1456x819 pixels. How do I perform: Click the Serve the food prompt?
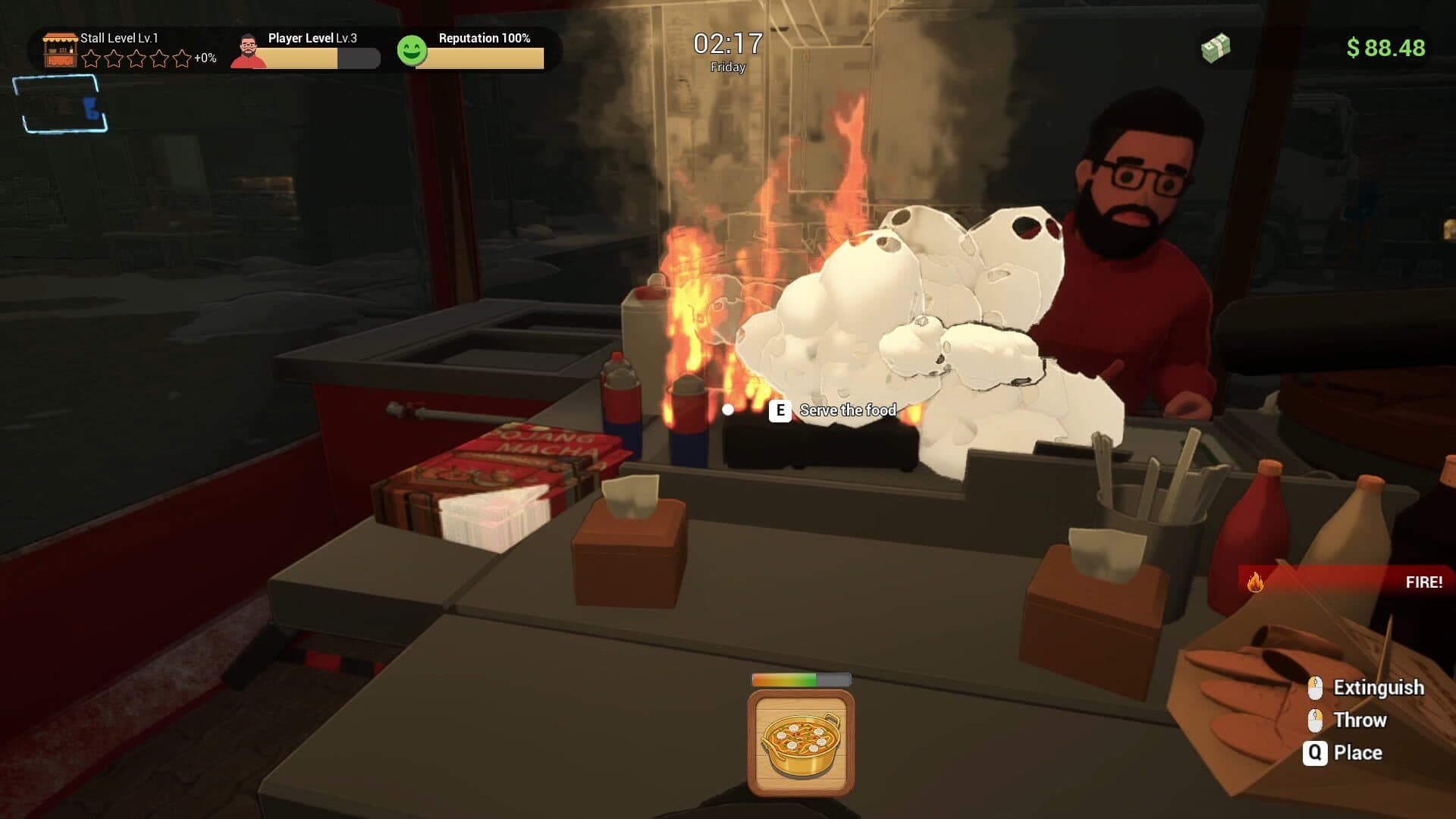tap(847, 410)
